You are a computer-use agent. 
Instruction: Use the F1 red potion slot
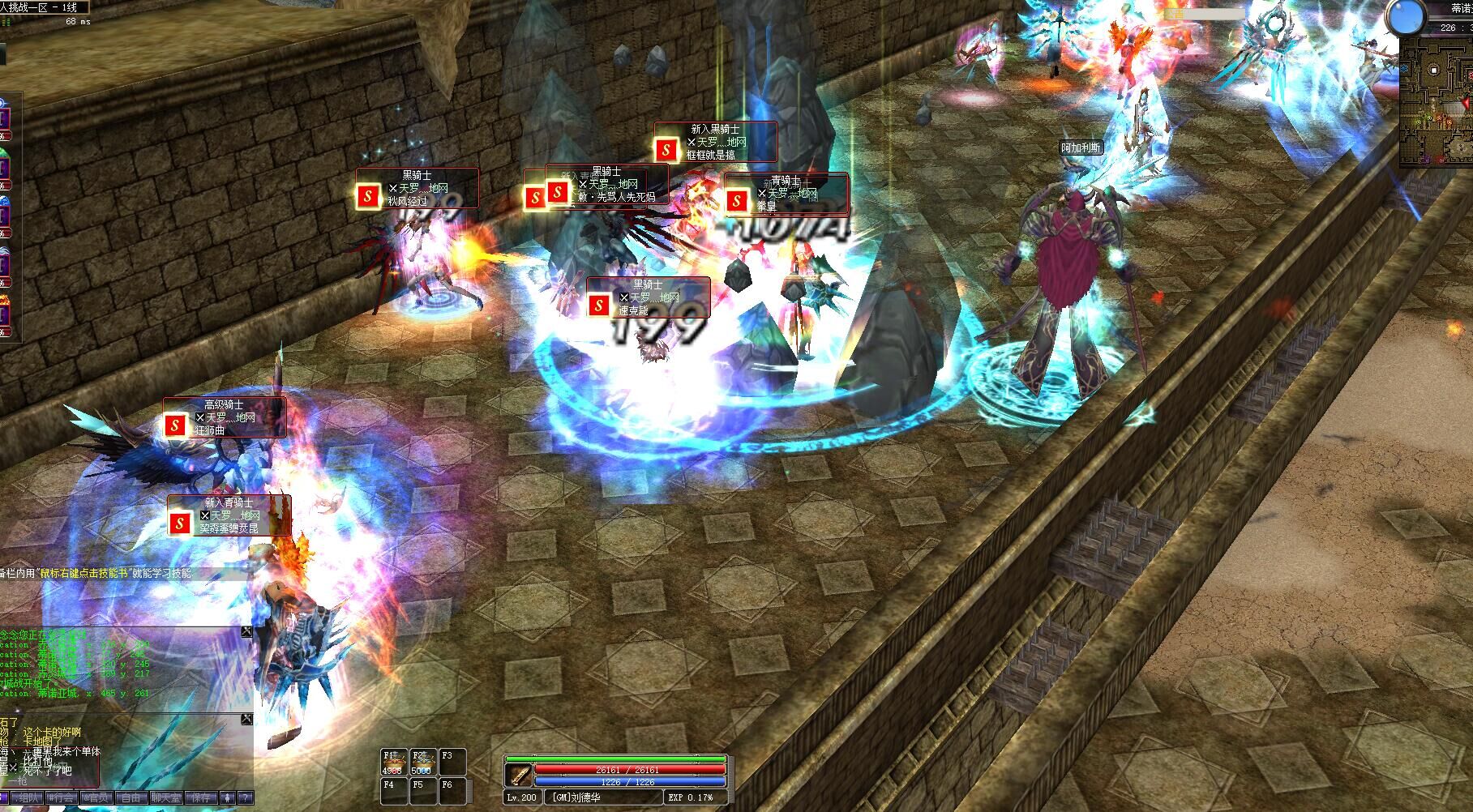click(392, 763)
